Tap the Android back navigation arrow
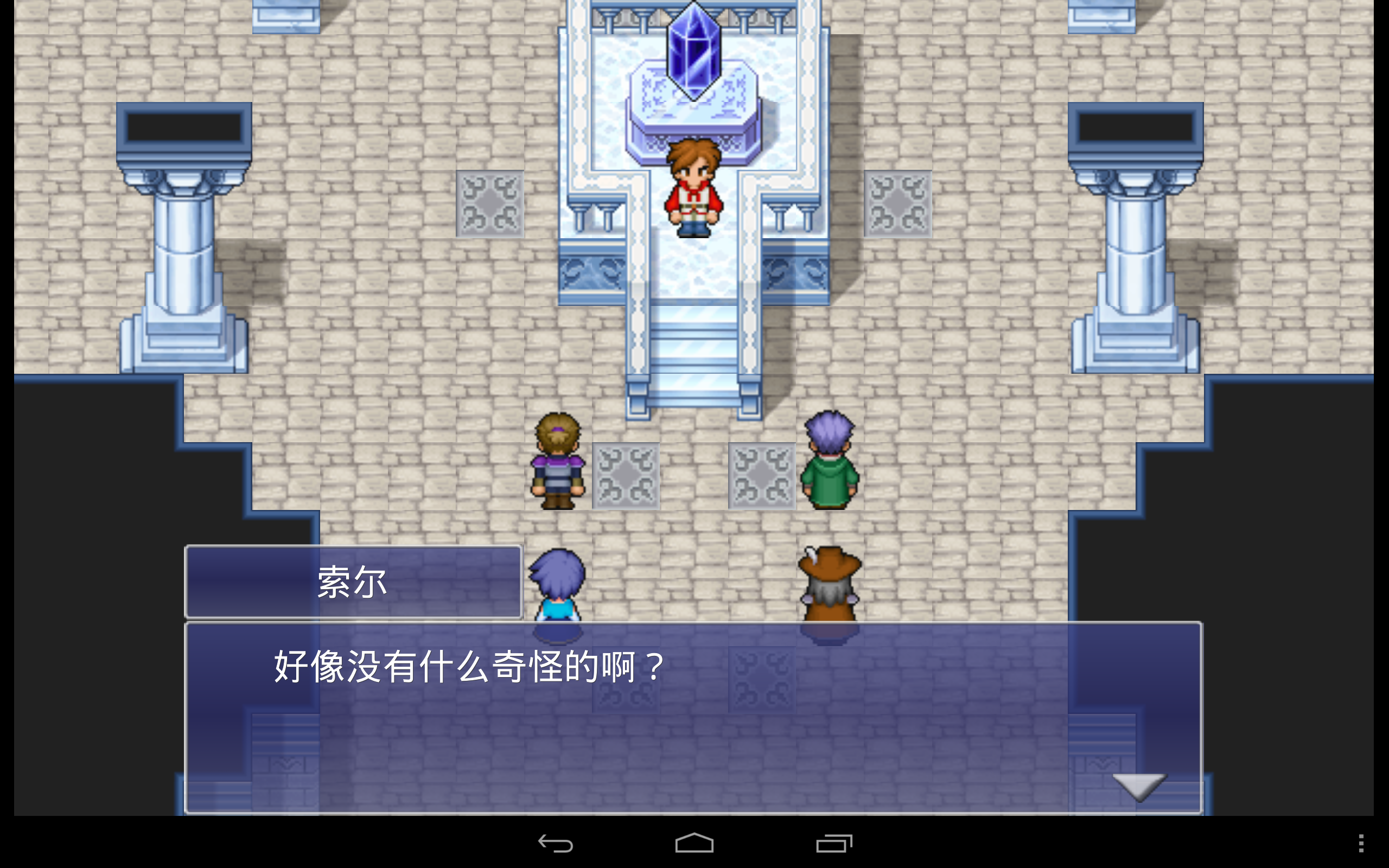 (556, 844)
